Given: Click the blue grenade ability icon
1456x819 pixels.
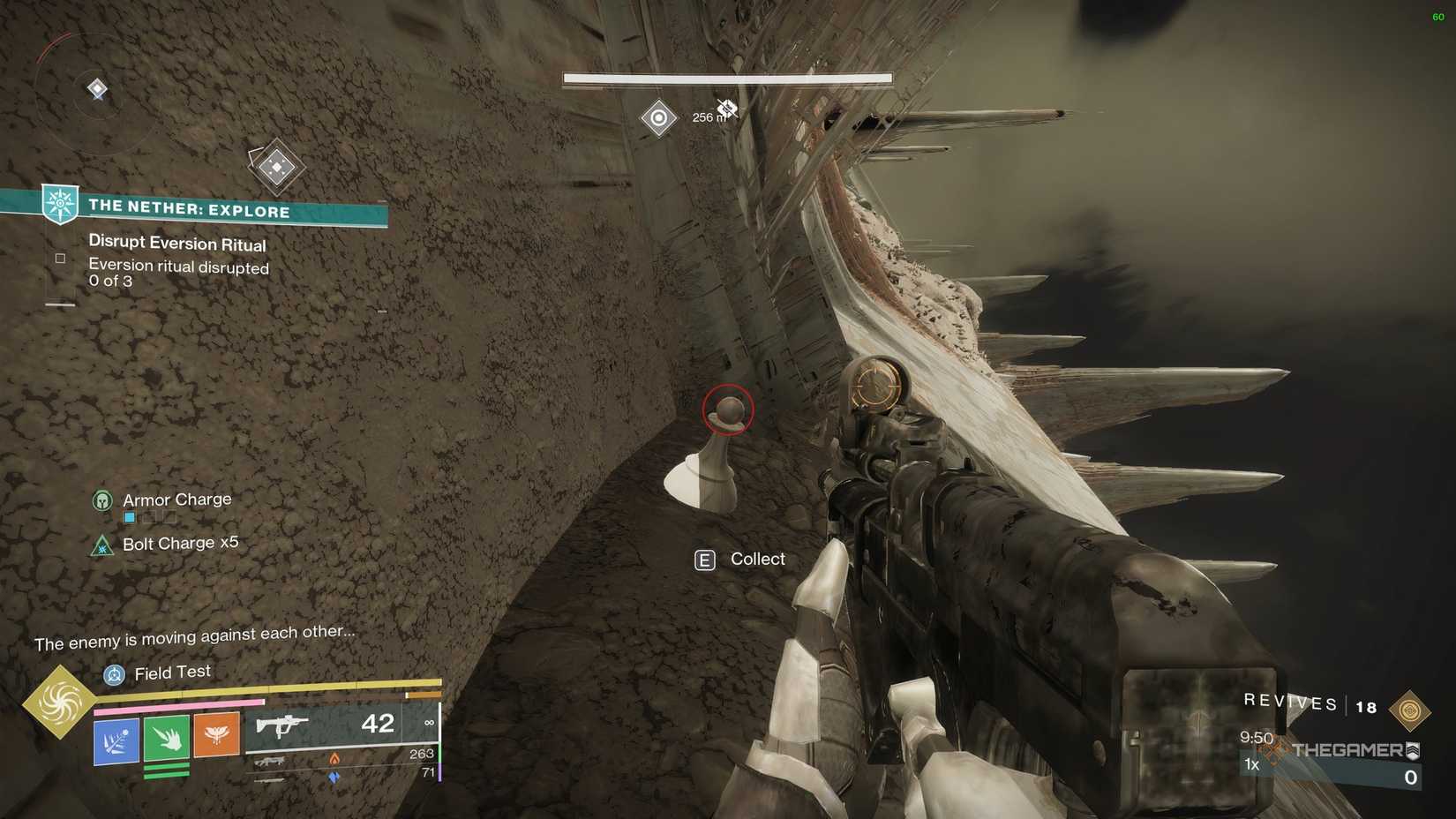Looking at the screenshot, I should pos(115,742).
